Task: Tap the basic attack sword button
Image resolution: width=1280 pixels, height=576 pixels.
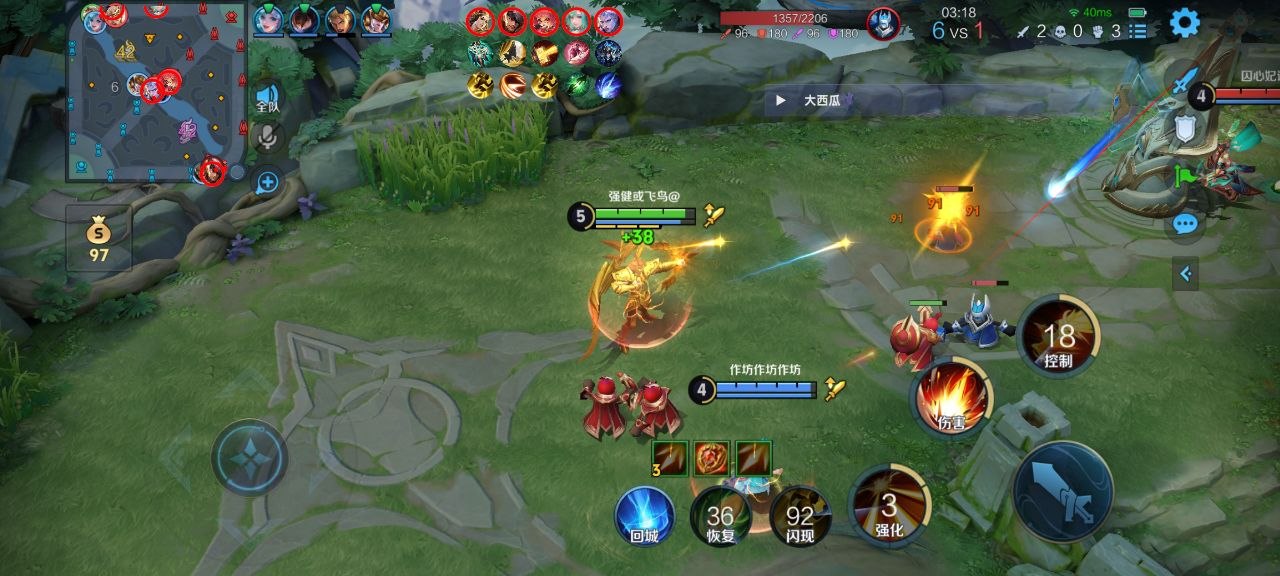Action: (1062, 492)
